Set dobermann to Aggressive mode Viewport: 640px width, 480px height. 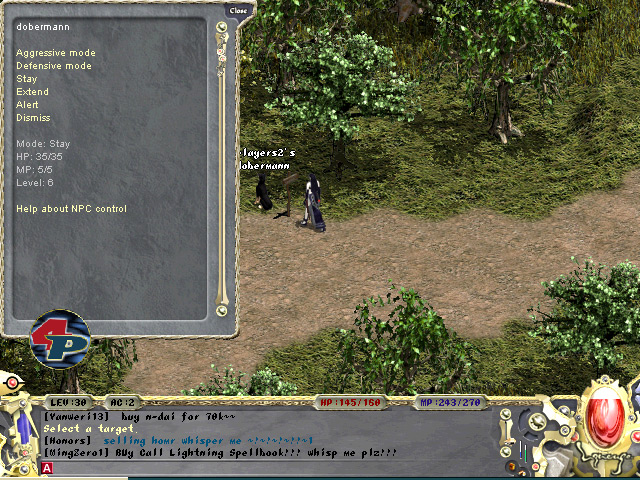click(x=56, y=52)
